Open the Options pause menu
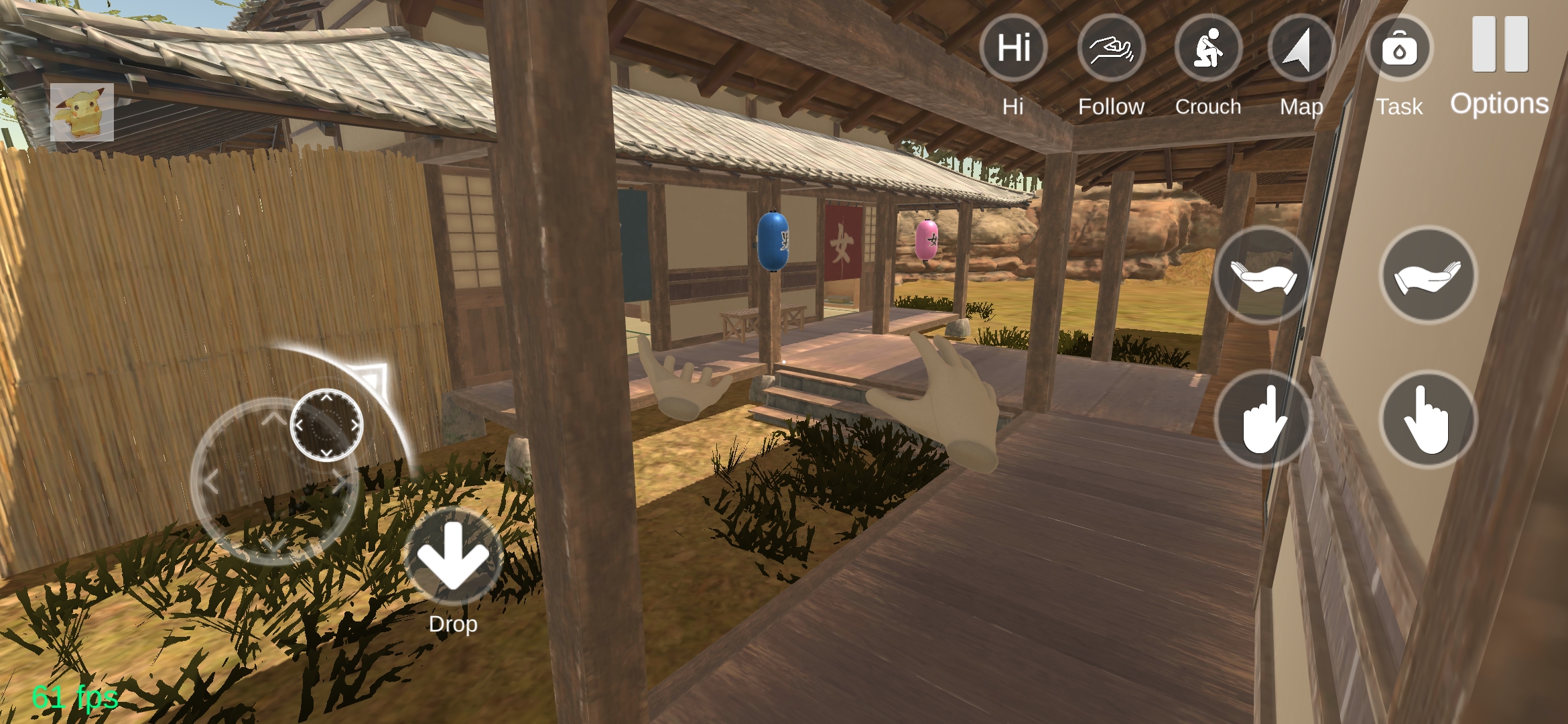Screen dimensions: 1568x724 [x=1500, y=46]
